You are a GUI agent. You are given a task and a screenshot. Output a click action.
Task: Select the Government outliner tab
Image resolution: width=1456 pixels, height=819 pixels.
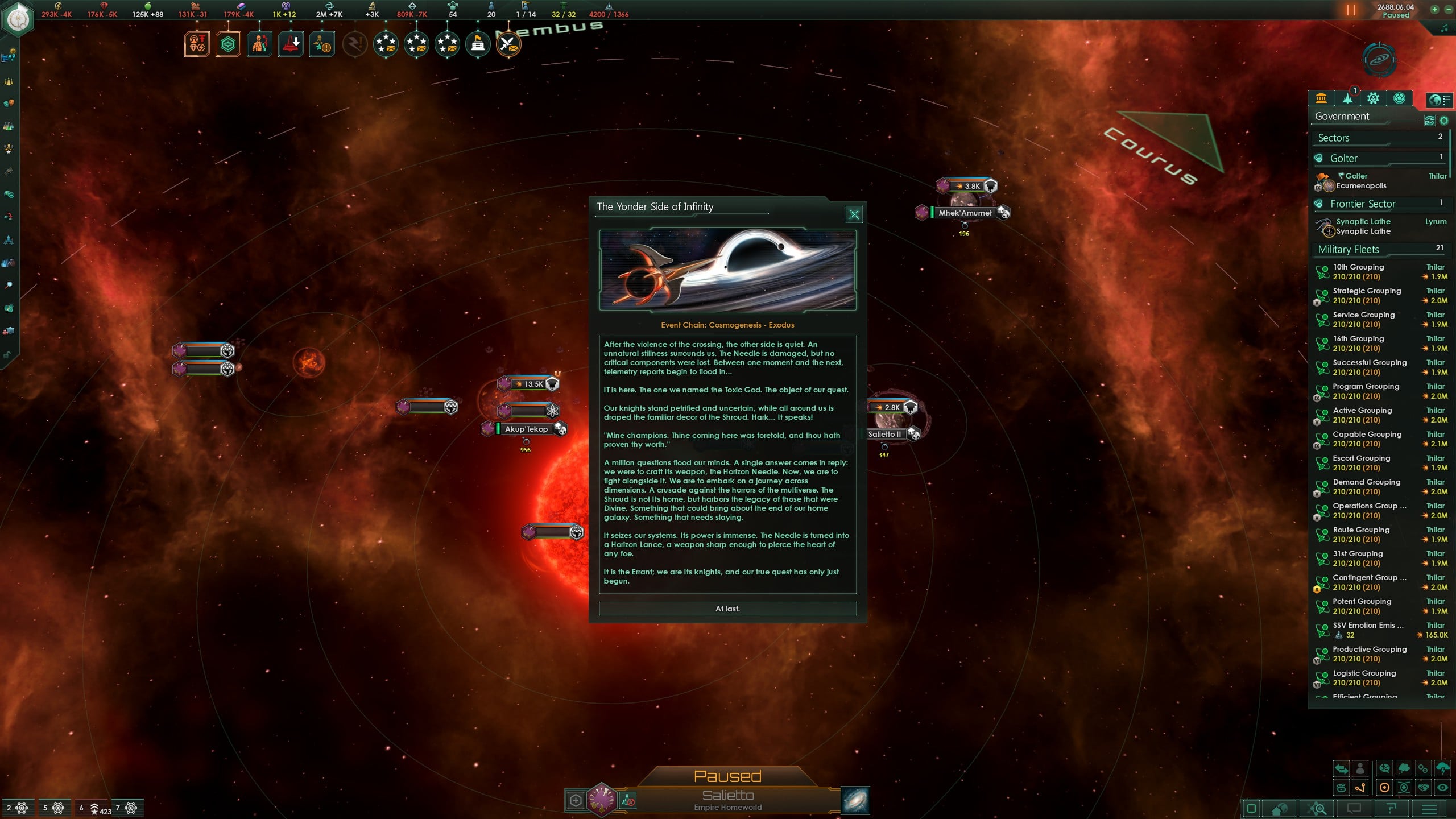click(x=1321, y=99)
